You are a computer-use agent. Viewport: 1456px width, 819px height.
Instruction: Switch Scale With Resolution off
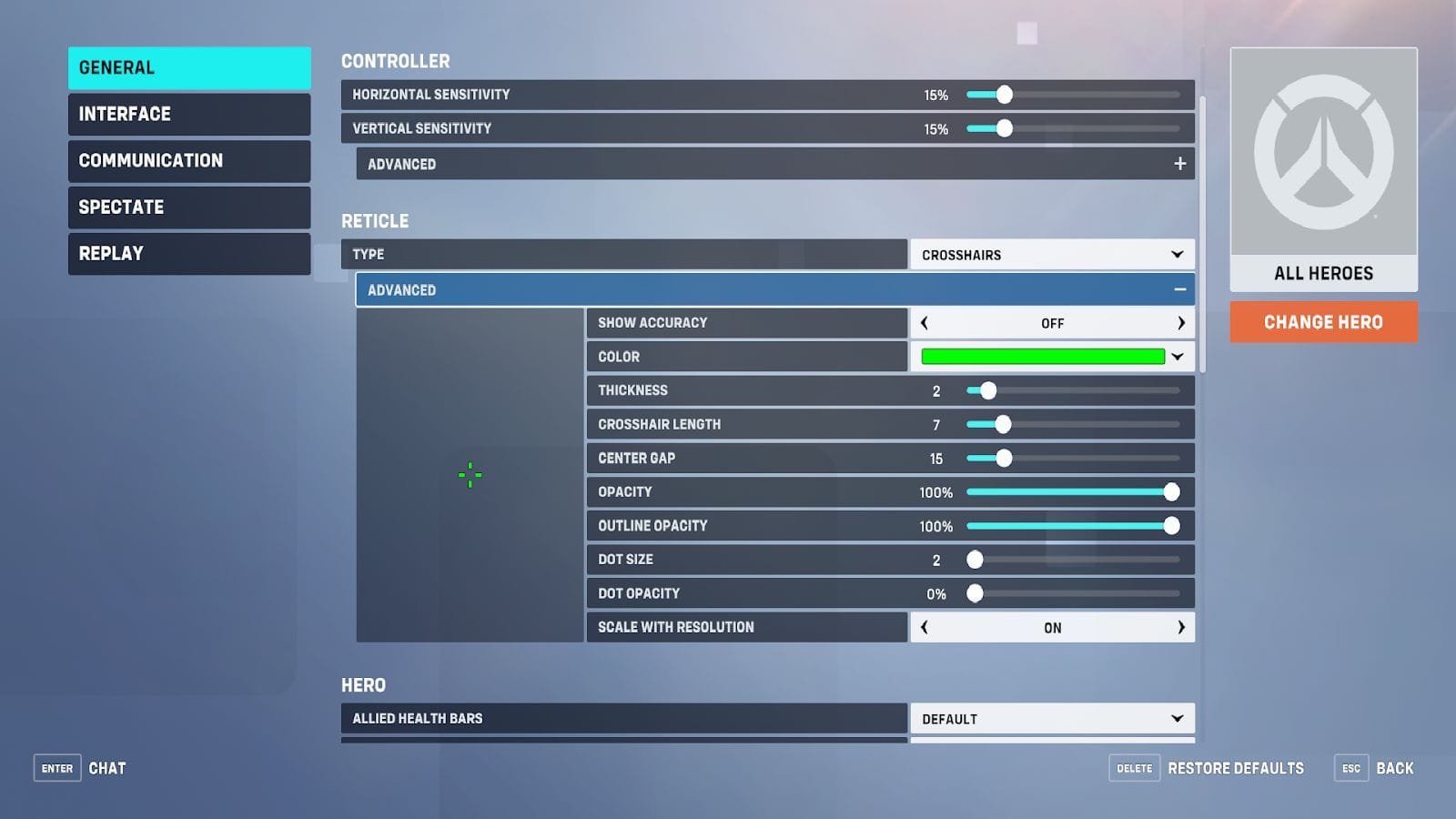[1180, 627]
